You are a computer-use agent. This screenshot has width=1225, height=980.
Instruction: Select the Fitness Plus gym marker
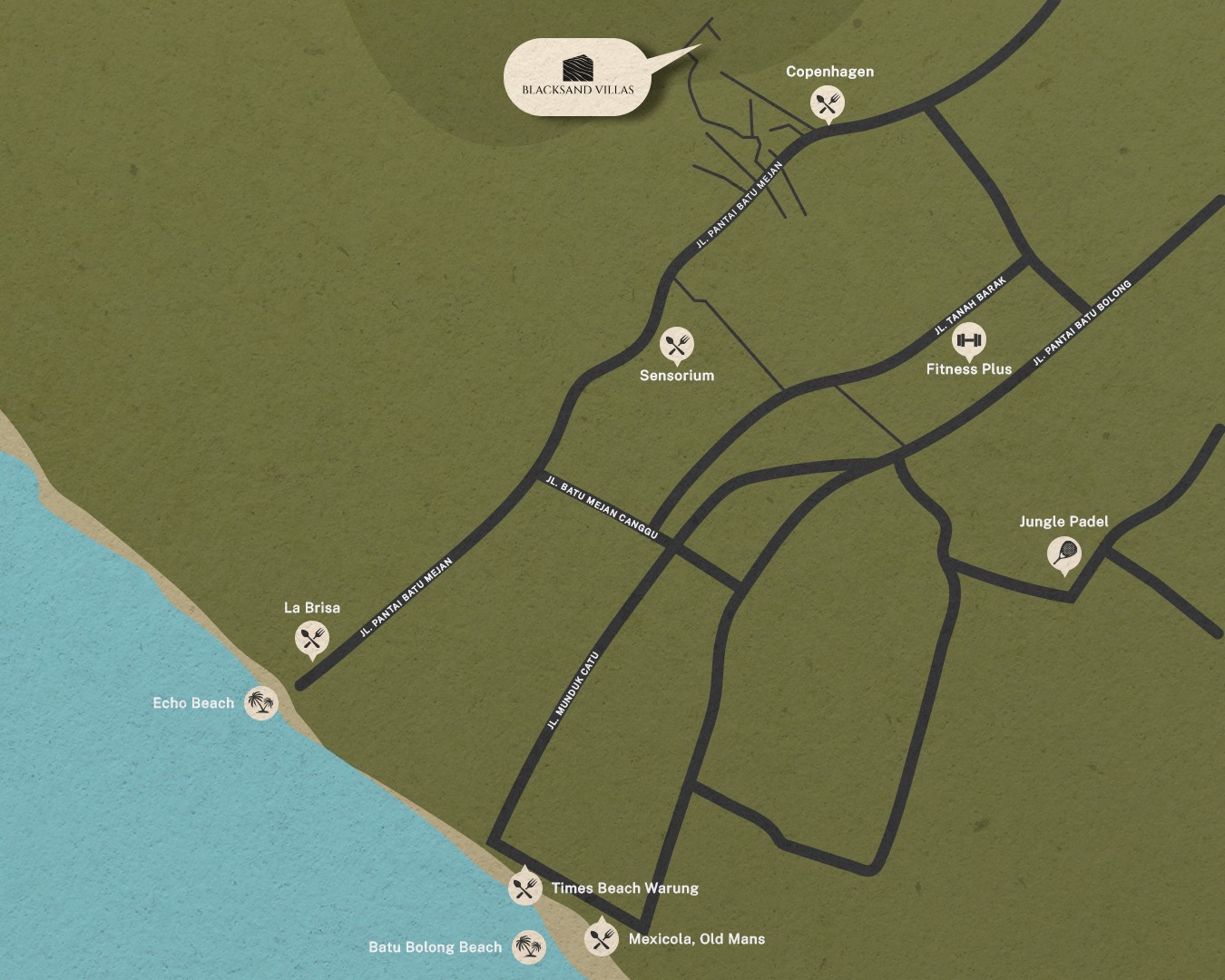coord(969,340)
